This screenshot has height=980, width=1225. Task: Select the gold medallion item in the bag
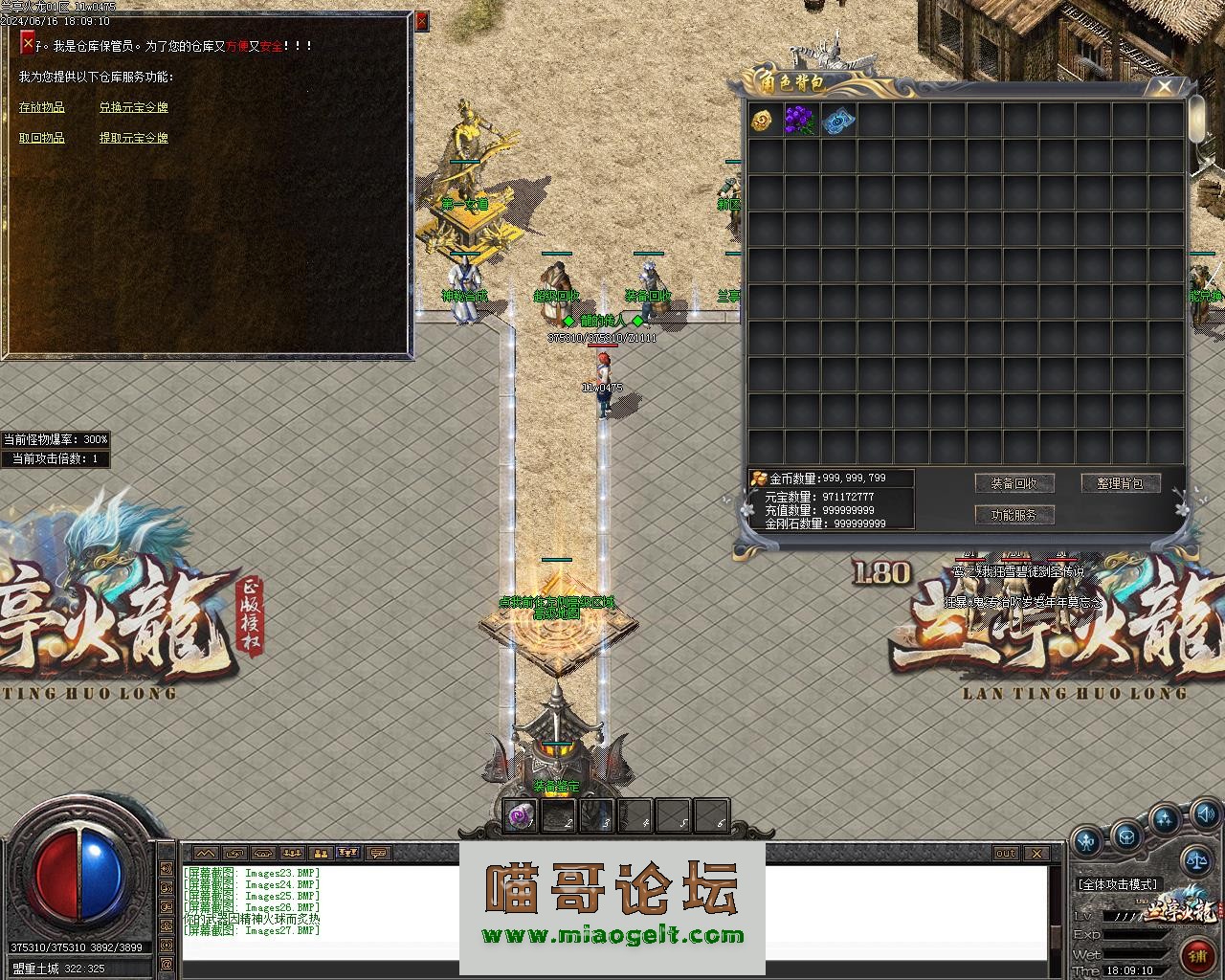(x=763, y=121)
